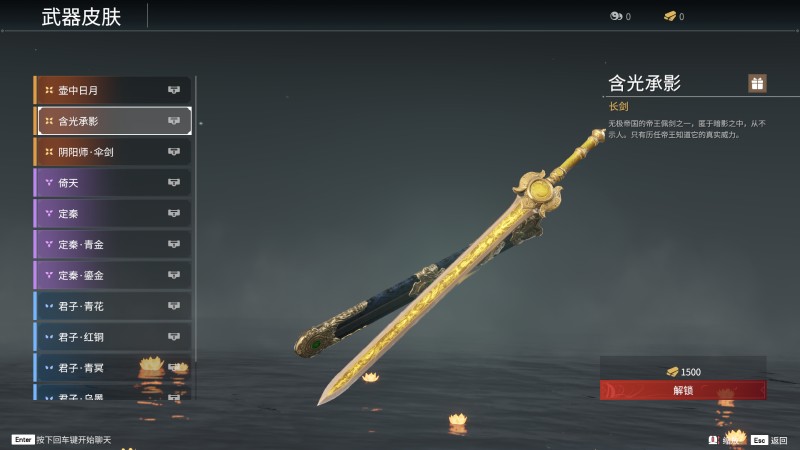800x450 pixels.
Task: Click the gift box icon beside 含光承影
Action: 757,83
